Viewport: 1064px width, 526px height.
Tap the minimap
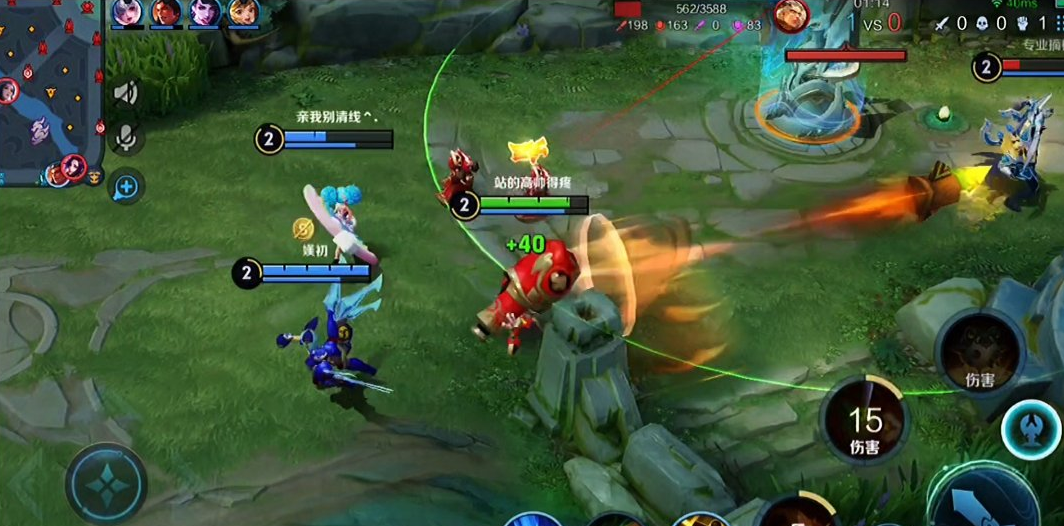coord(50,92)
